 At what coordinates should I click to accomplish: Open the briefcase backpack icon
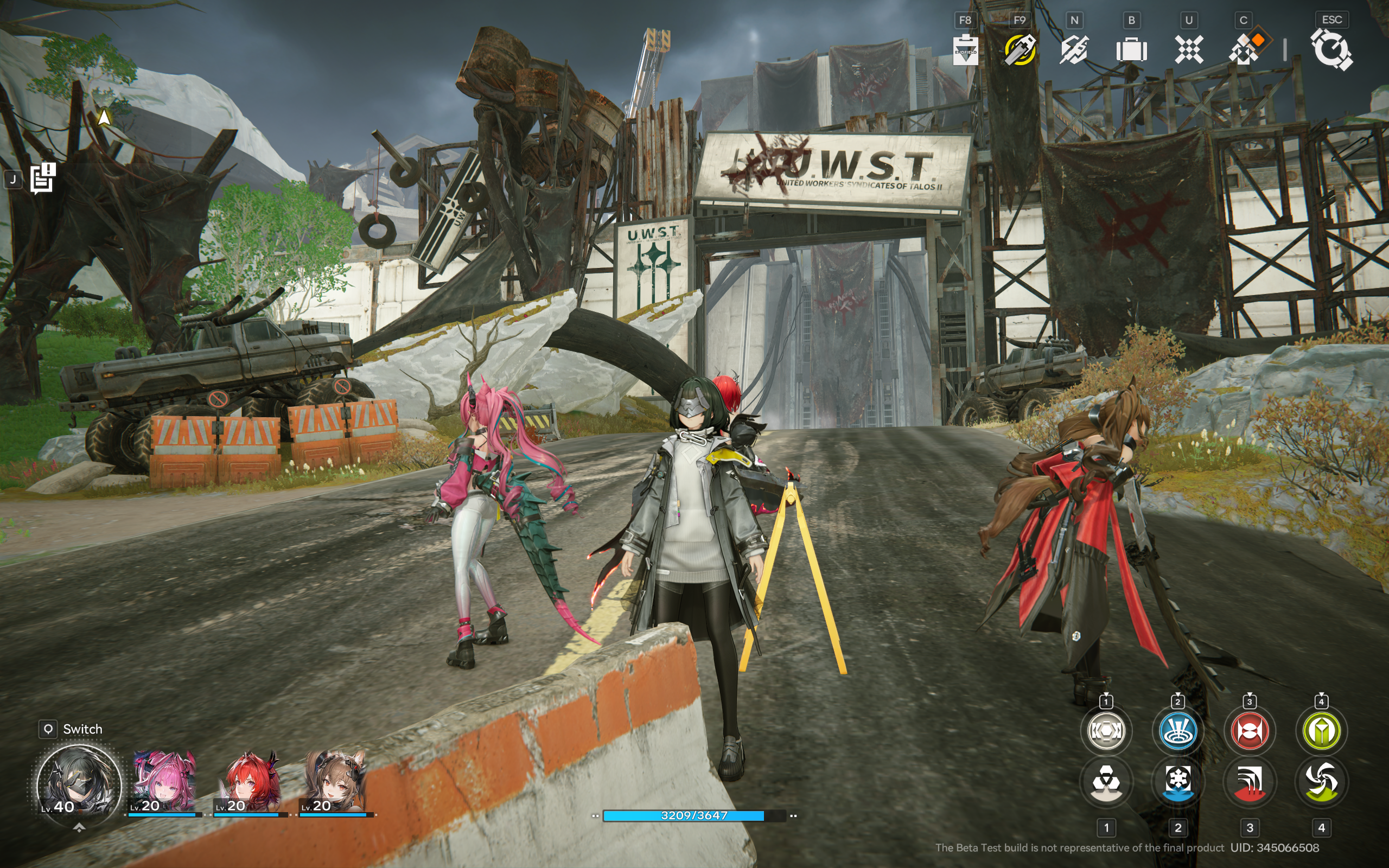tap(1131, 50)
